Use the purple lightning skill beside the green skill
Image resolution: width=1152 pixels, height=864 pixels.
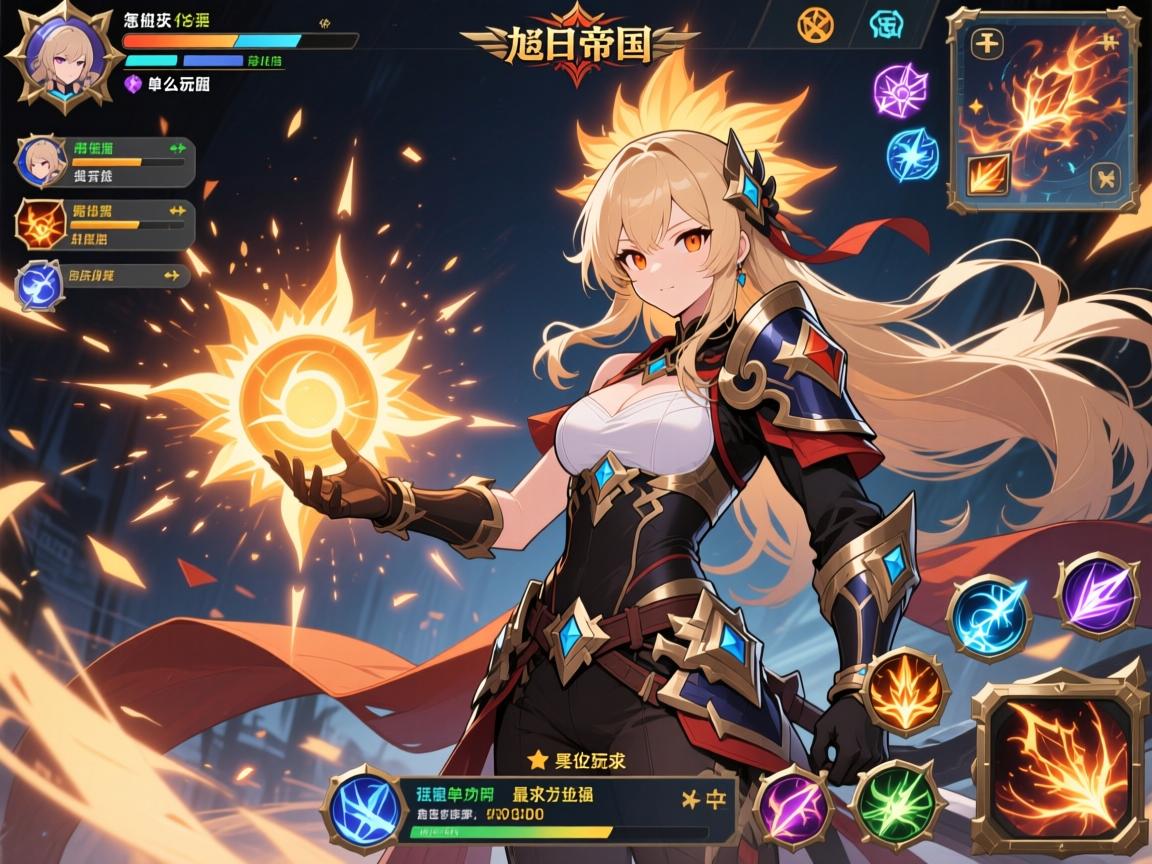click(792, 805)
